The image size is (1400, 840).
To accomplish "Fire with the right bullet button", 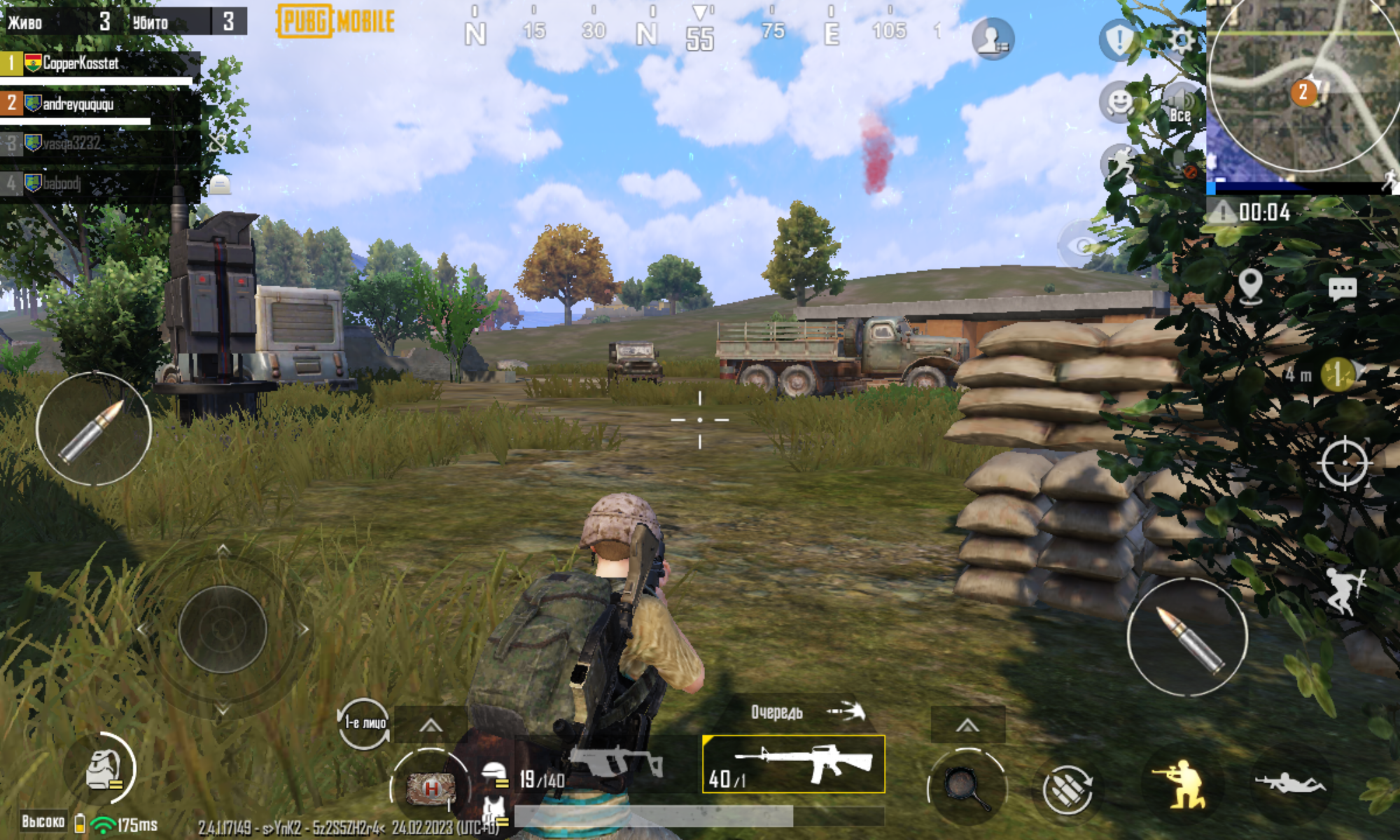I will [x=1188, y=637].
